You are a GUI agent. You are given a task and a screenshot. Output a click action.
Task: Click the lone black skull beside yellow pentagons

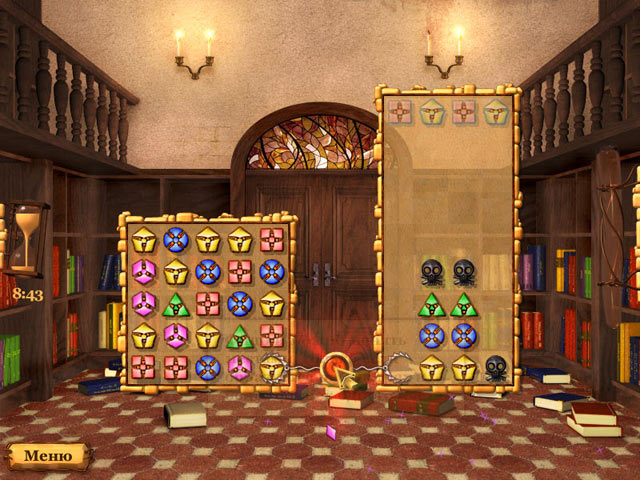coord(496,367)
